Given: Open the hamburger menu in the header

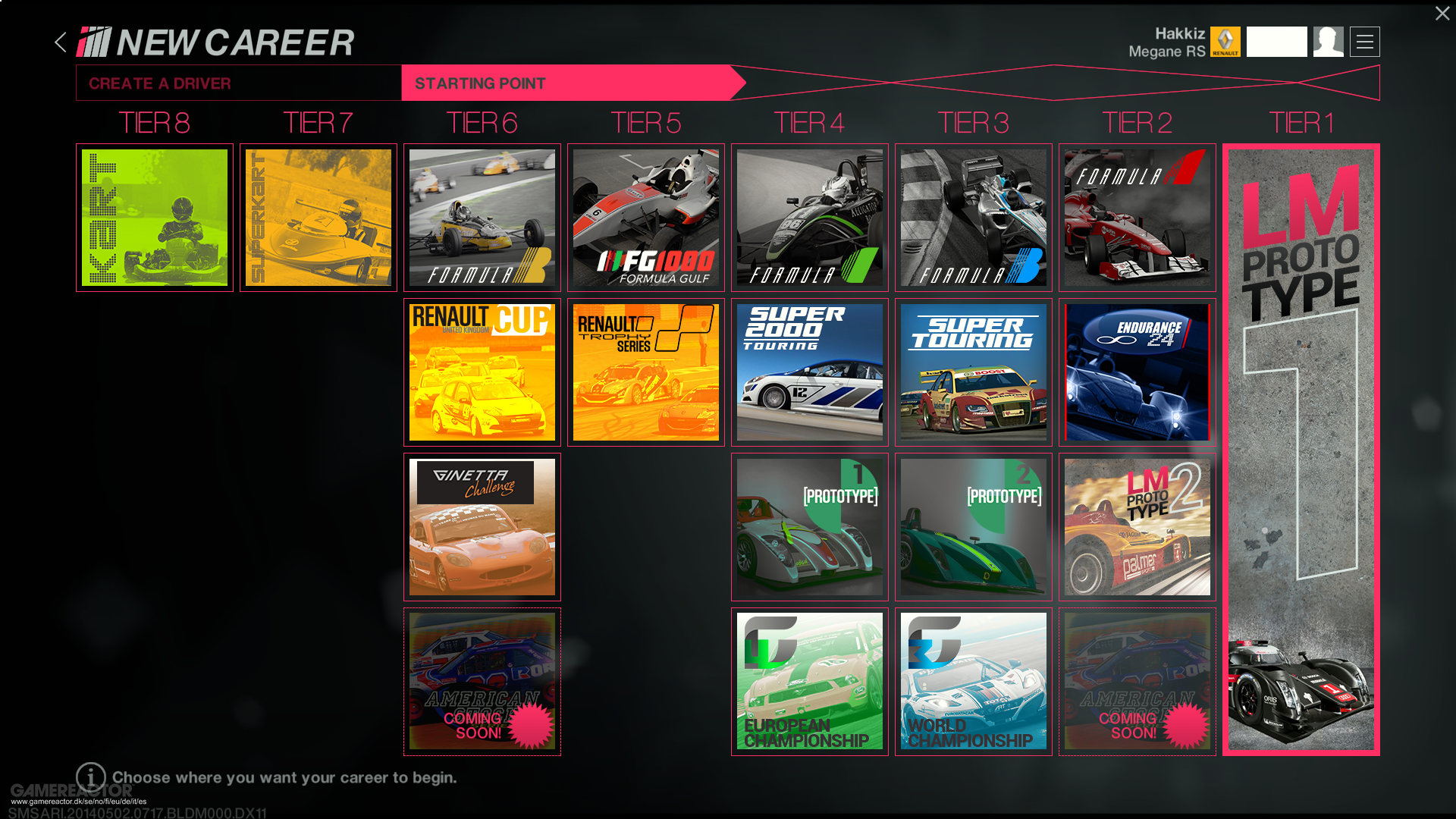Looking at the screenshot, I should click(x=1365, y=42).
